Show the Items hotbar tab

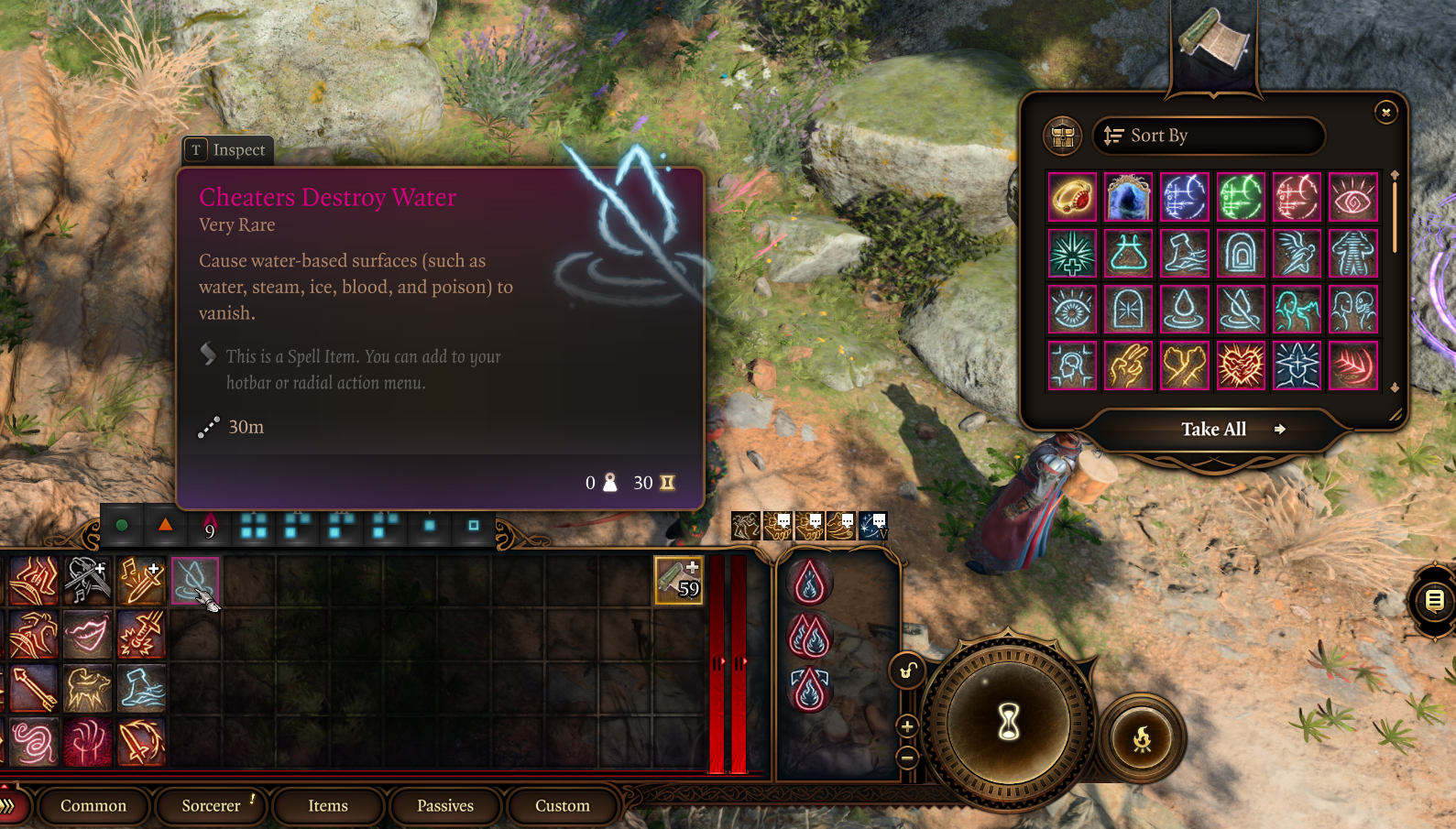point(328,806)
